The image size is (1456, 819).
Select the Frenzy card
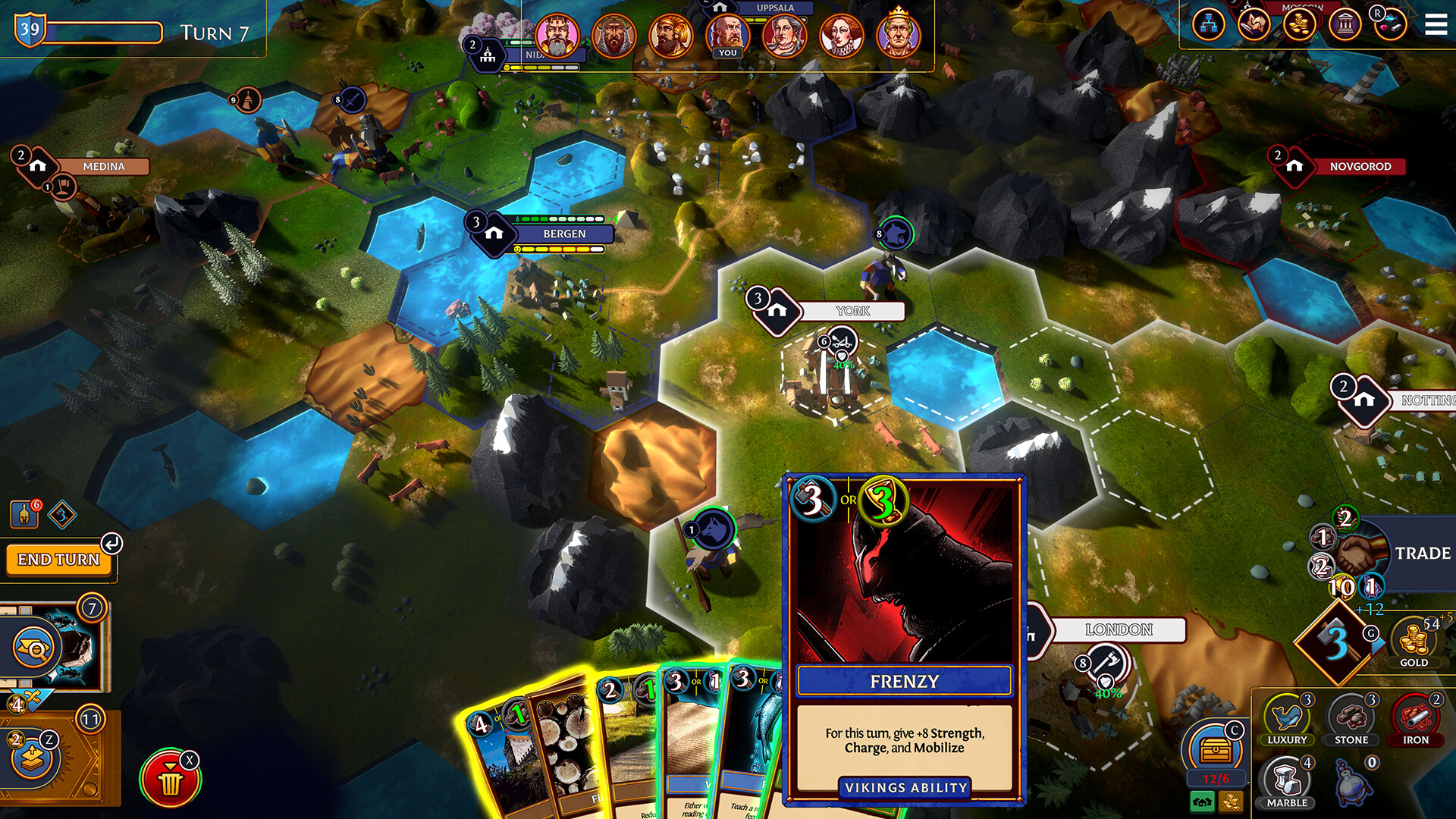coord(904,637)
